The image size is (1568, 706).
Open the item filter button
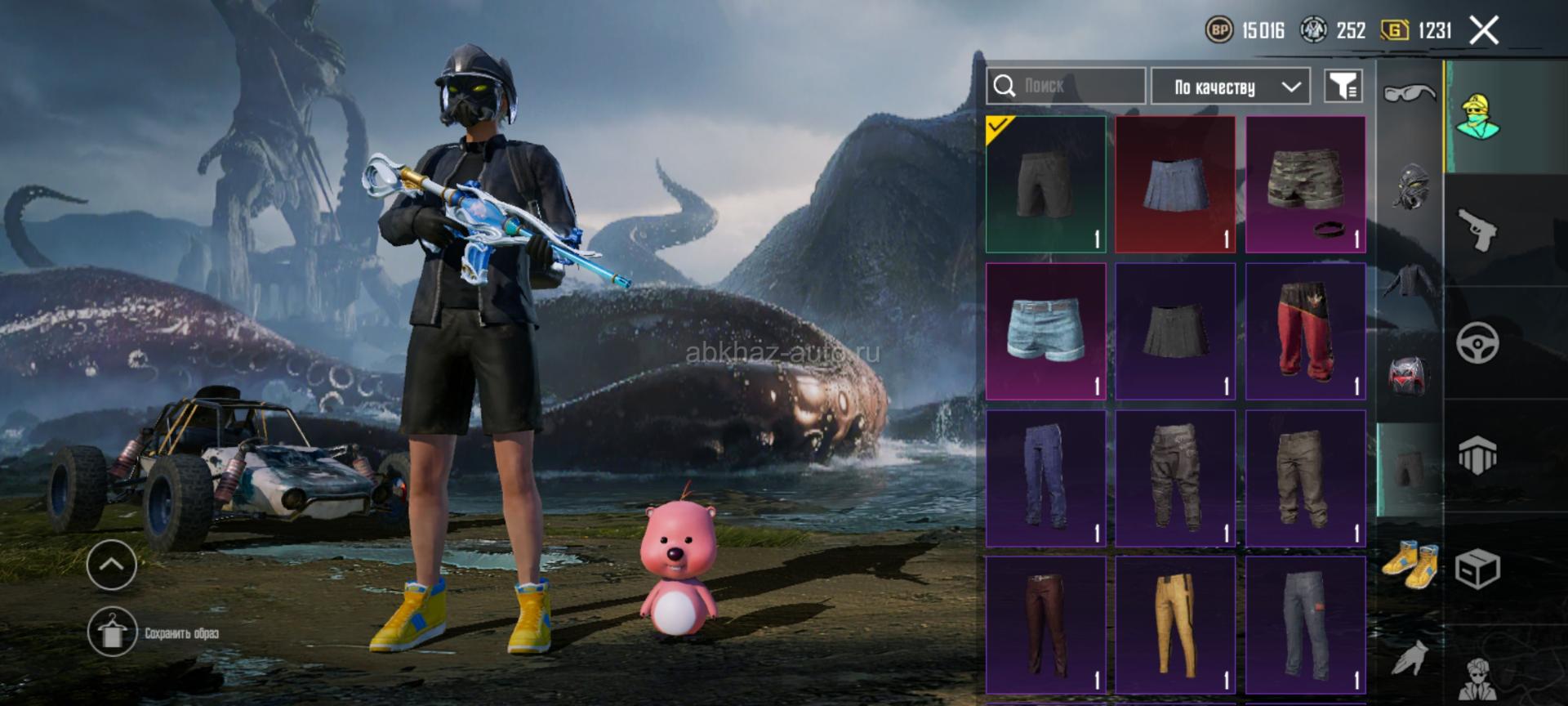point(1343,86)
